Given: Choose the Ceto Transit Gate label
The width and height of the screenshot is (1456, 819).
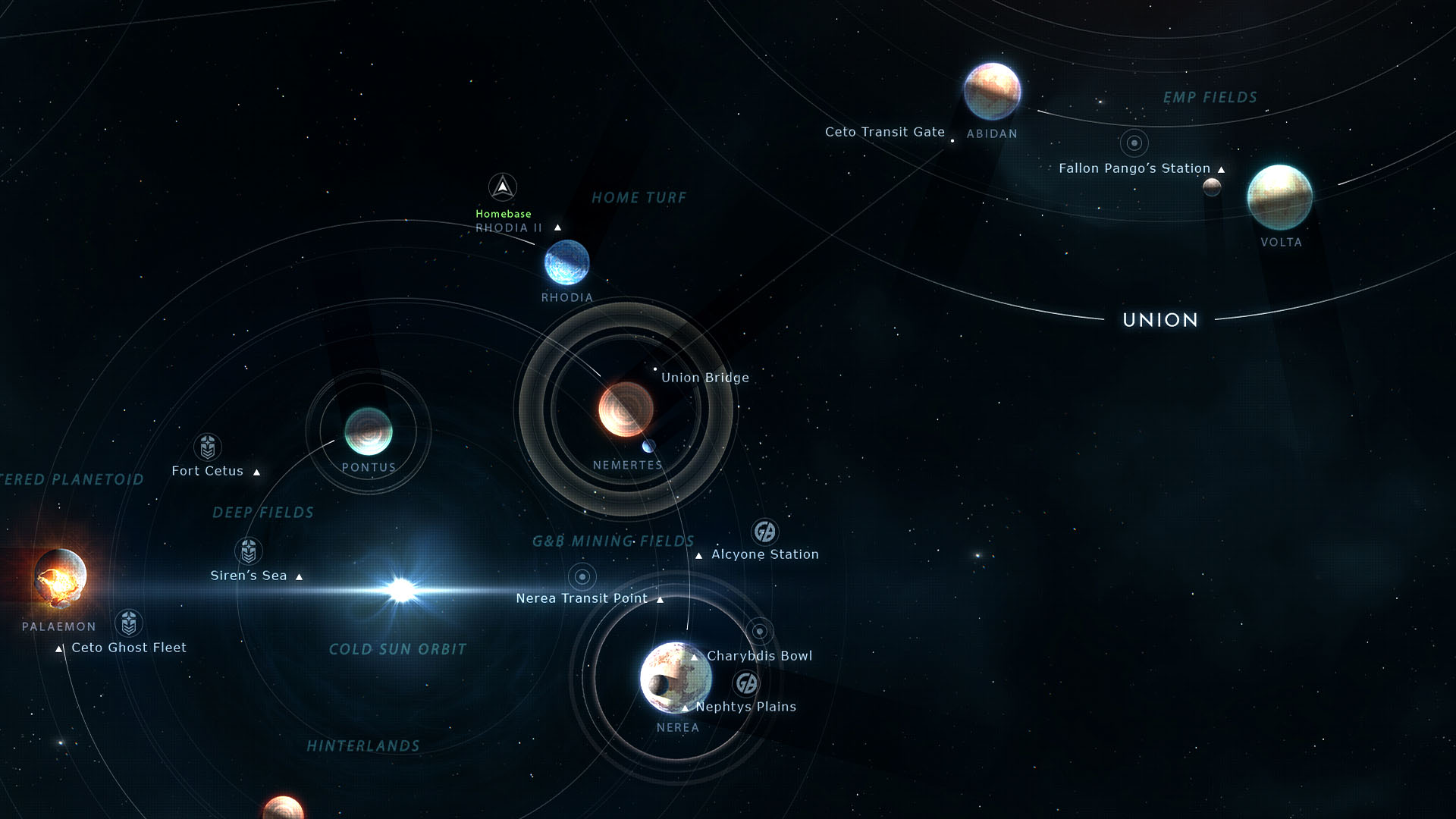Looking at the screenshot, I should coord(884,132).
